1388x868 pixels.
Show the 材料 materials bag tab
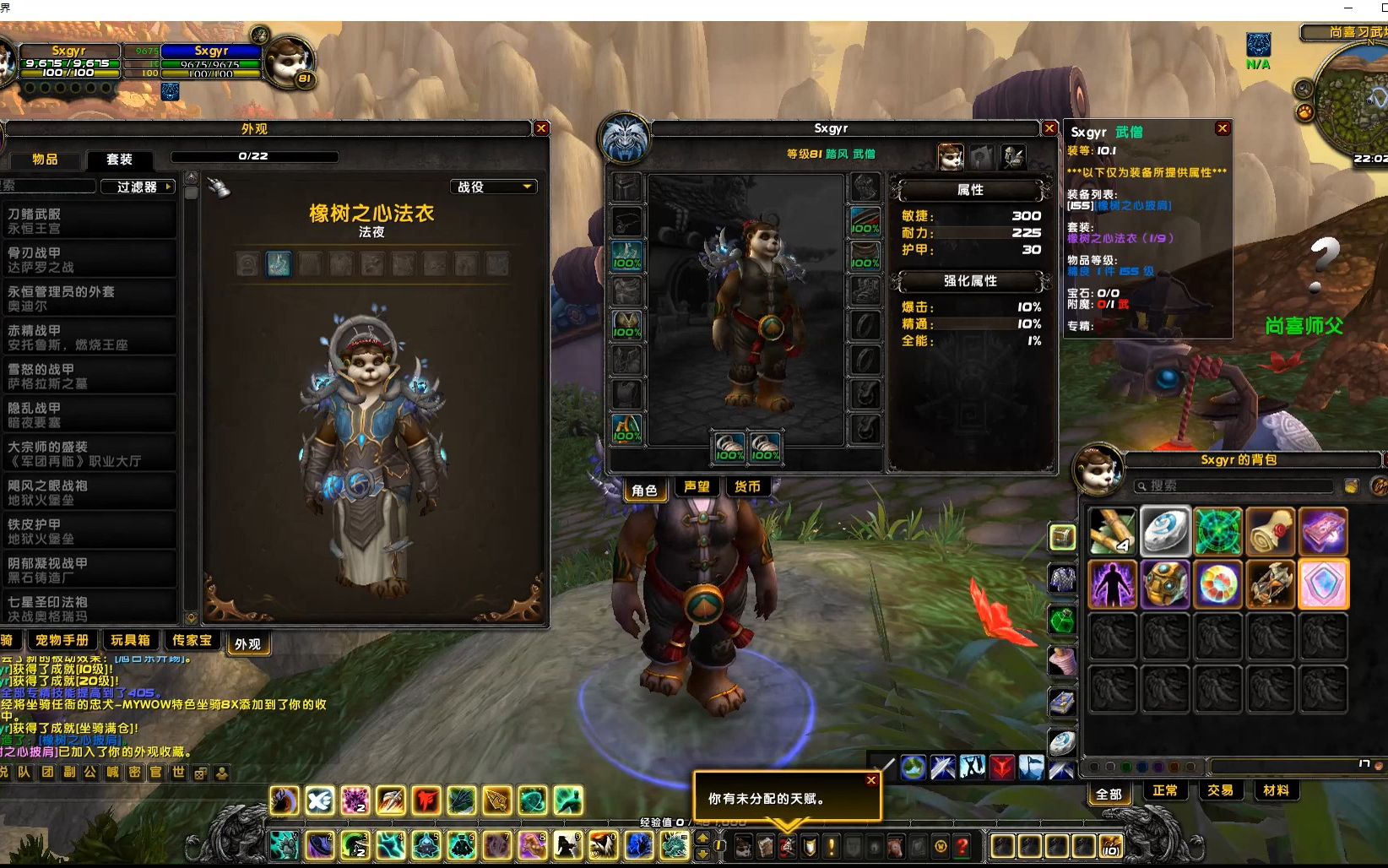click(x=1276, y=791)
